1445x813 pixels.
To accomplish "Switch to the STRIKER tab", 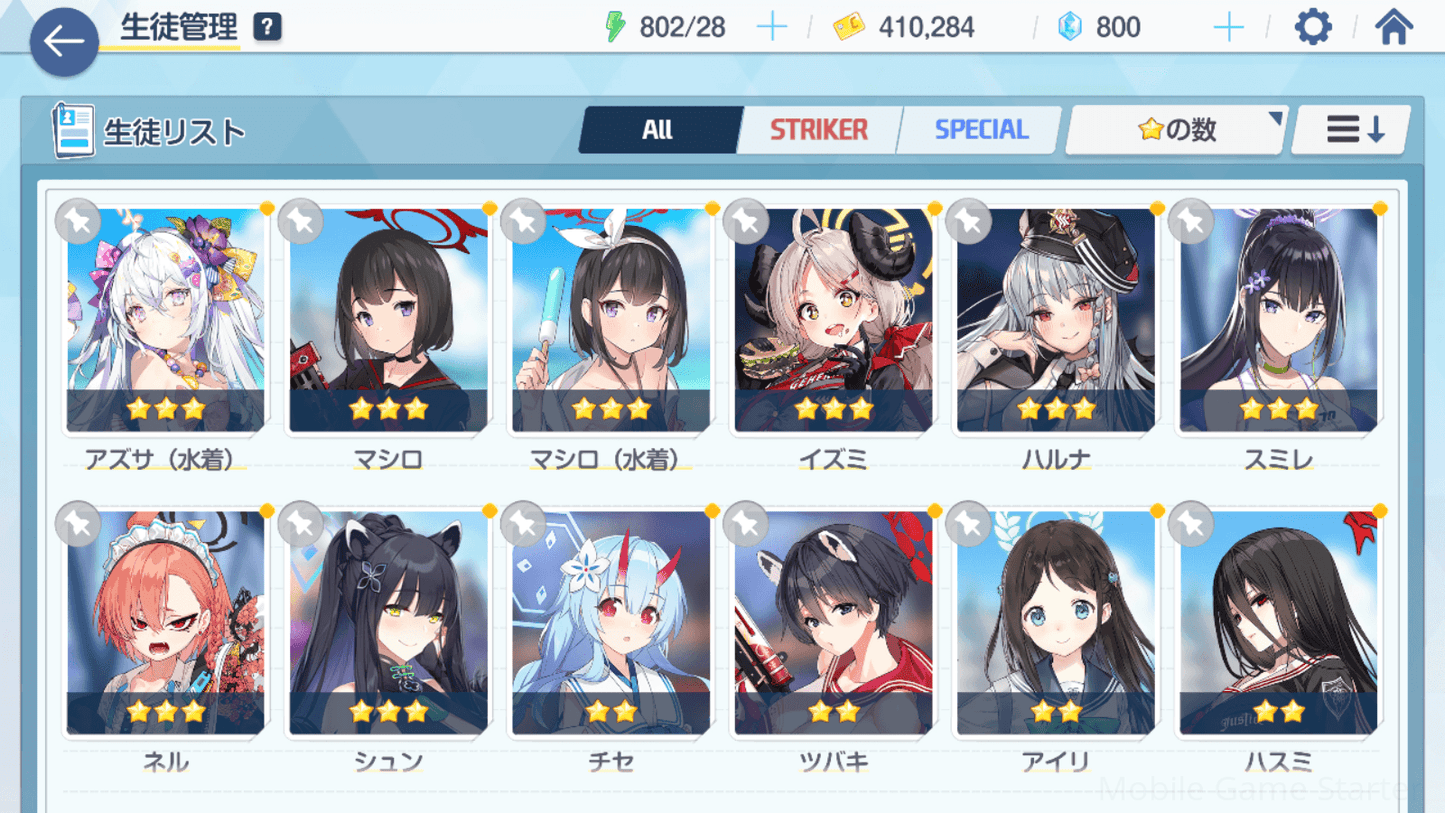I will [x=818, y=130].
